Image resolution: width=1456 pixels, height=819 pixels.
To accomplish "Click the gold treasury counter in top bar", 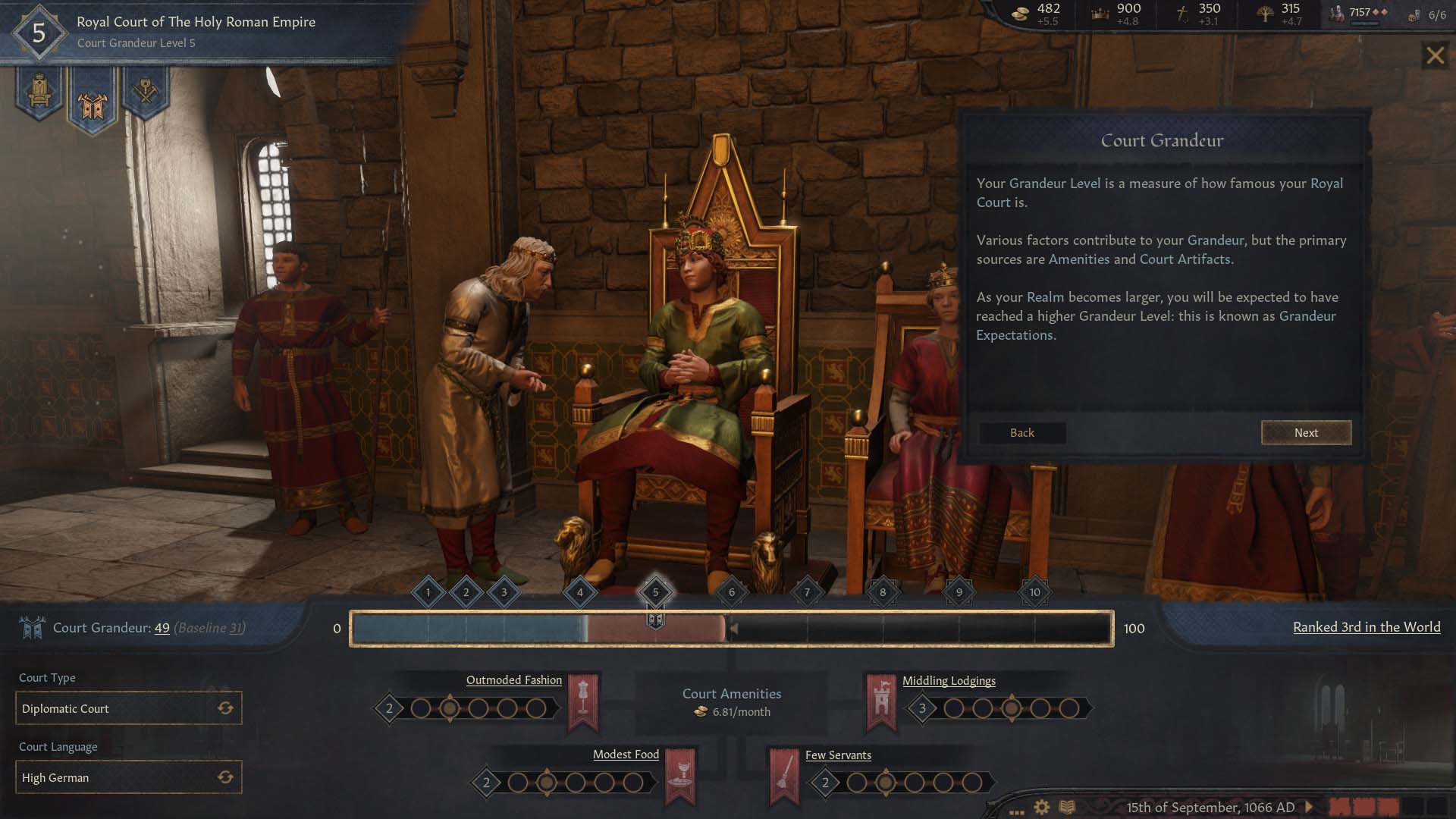I will point(1039,14).
